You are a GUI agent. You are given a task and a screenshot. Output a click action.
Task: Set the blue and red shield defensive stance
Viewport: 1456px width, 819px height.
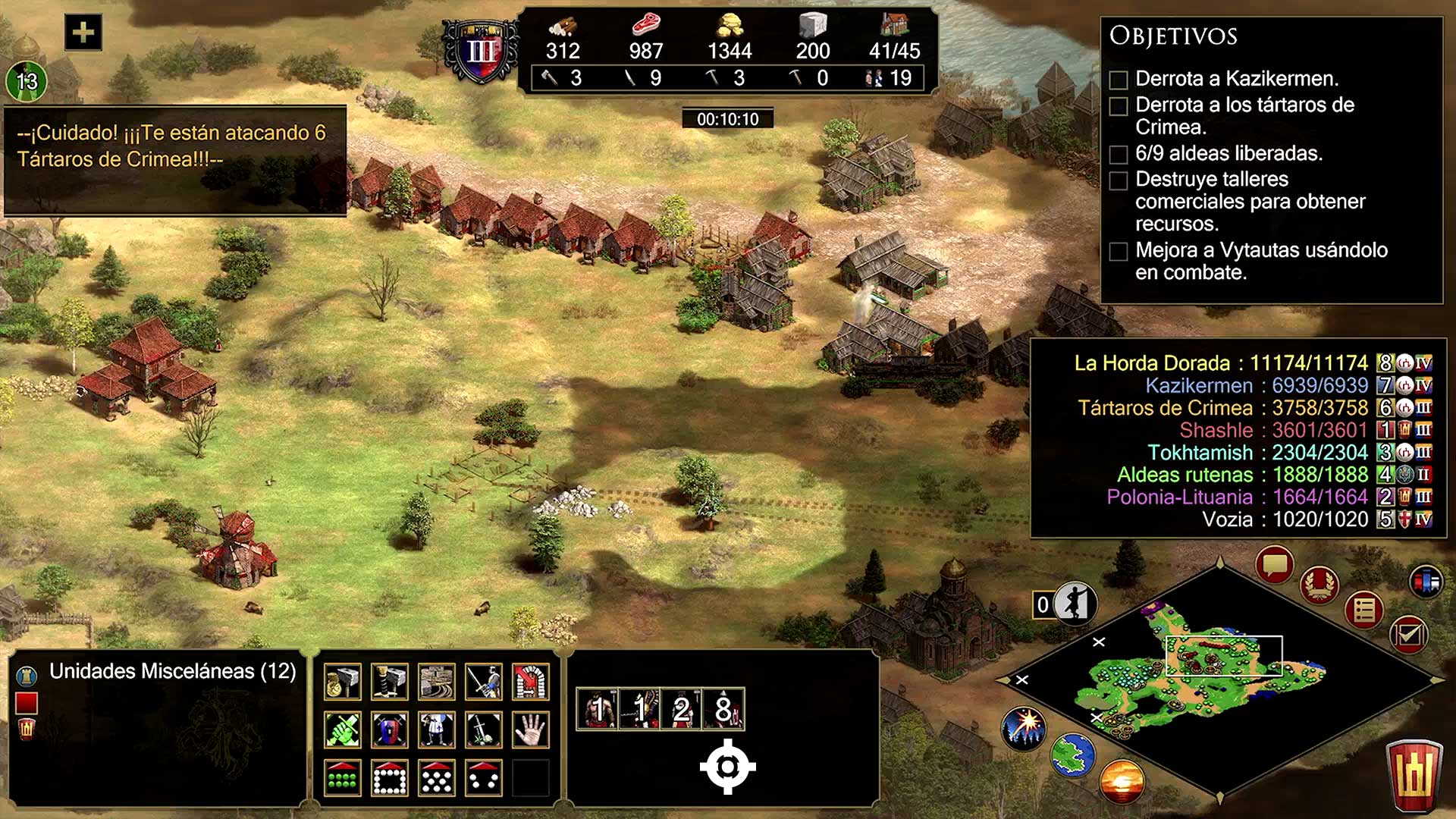click(390, 730)
